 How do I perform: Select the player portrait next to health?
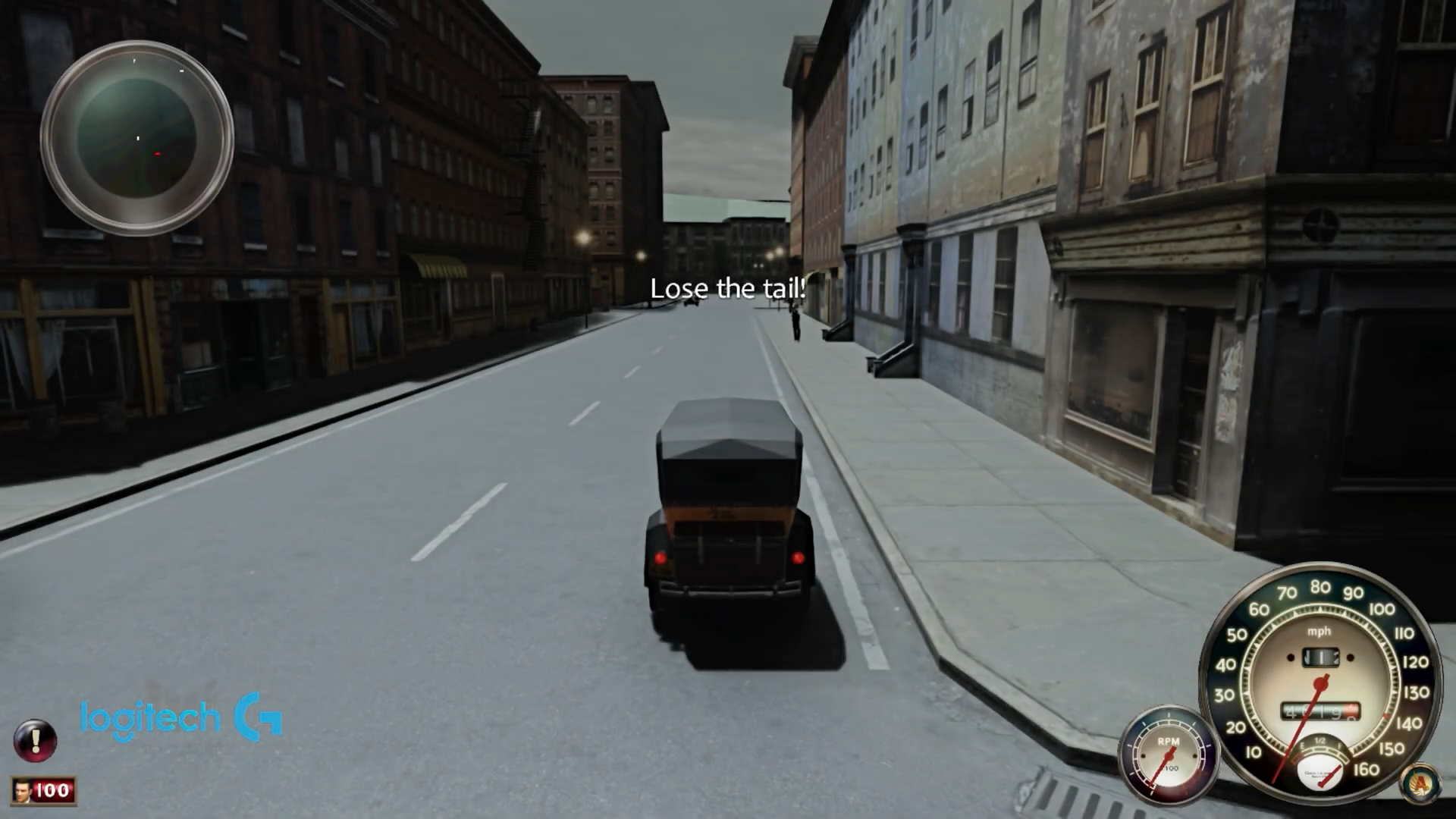21,792
